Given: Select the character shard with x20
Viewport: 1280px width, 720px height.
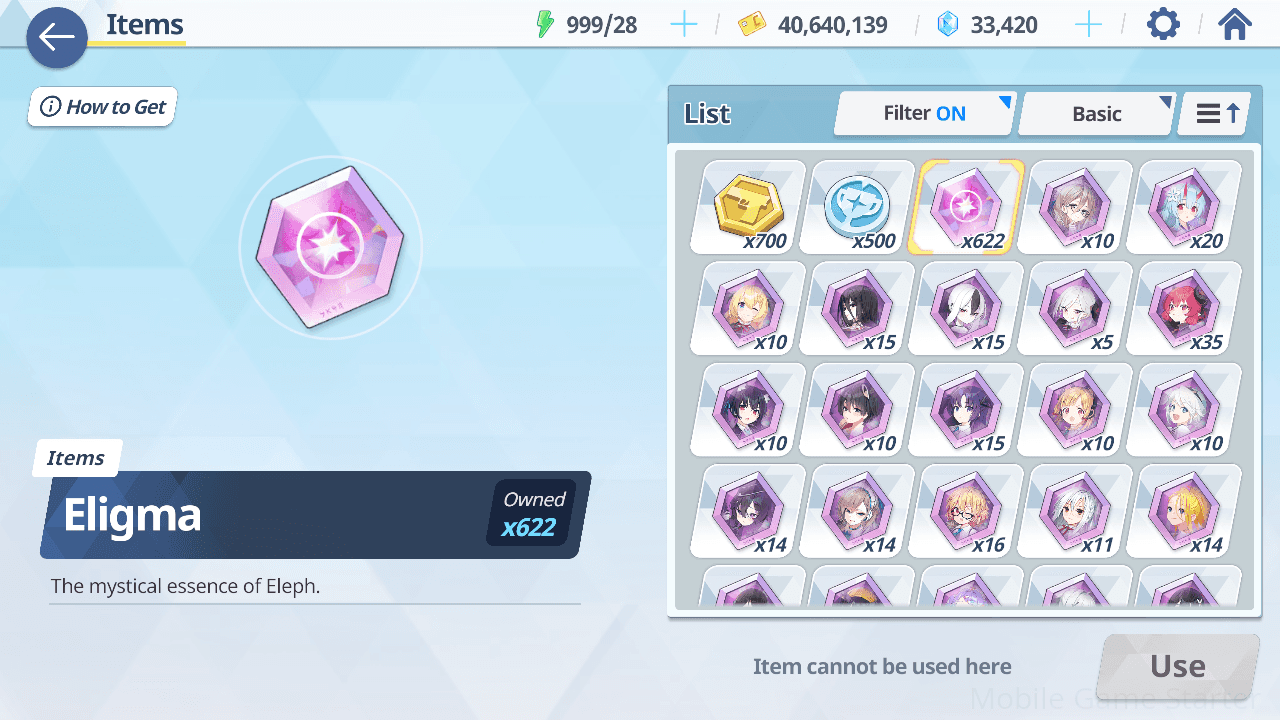Looking at the screenshot, I should (1184, 207).
